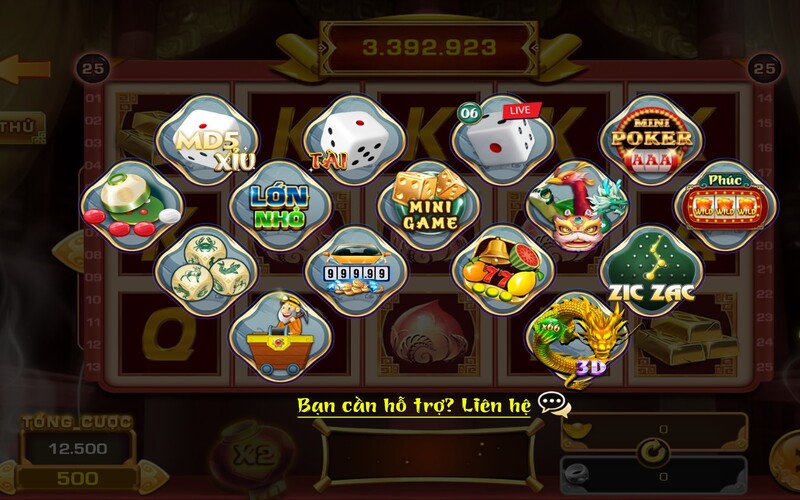Viewport: 800px width, 500px height.
Task: Select the Mini Poker game
Action: [647, 137]
